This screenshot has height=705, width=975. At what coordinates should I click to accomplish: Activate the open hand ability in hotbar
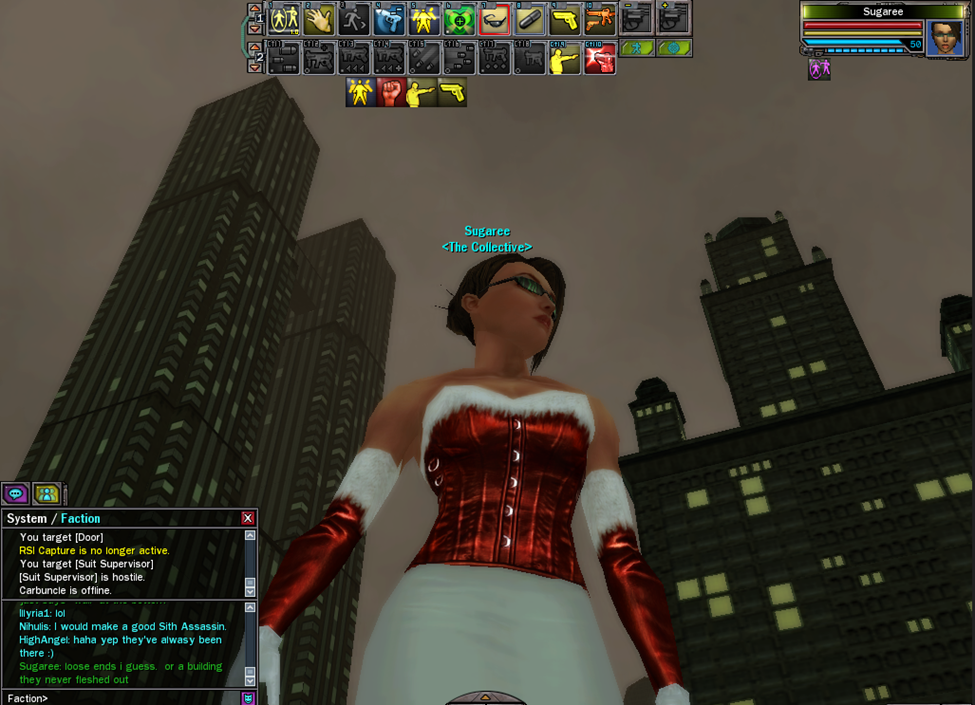(x=319, y=19)
